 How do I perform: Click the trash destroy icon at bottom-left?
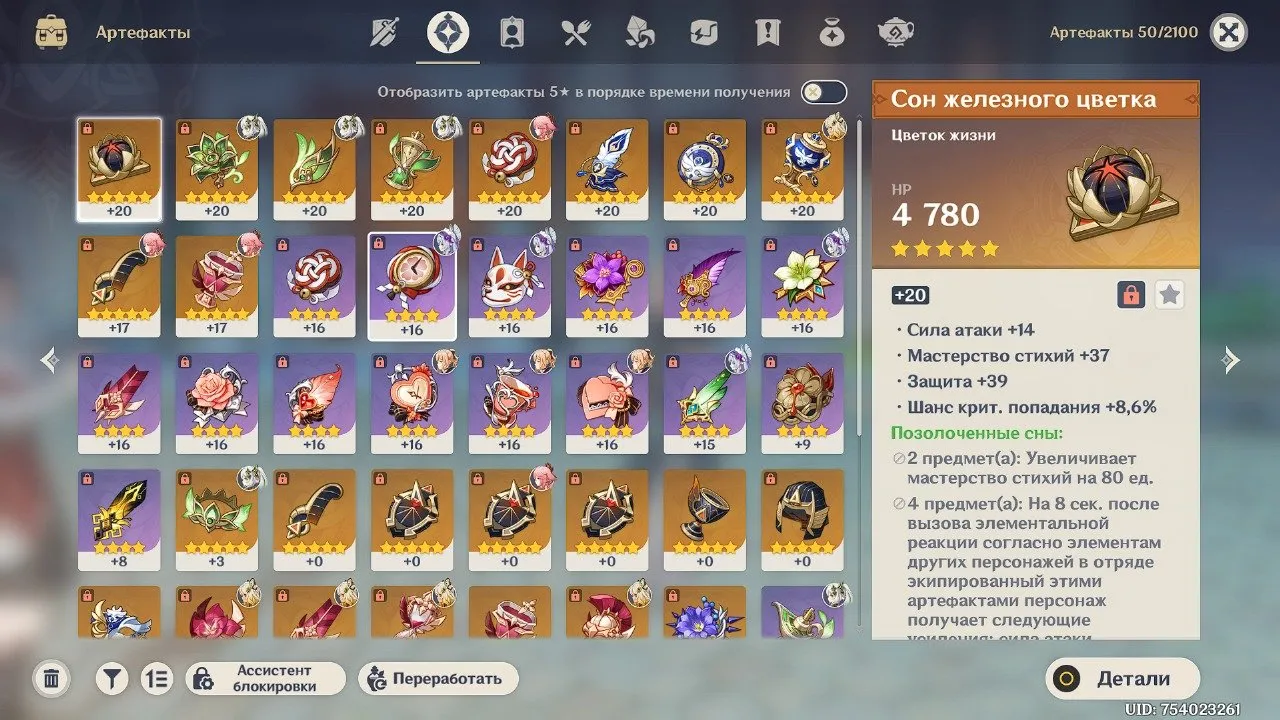click(50, 678)
